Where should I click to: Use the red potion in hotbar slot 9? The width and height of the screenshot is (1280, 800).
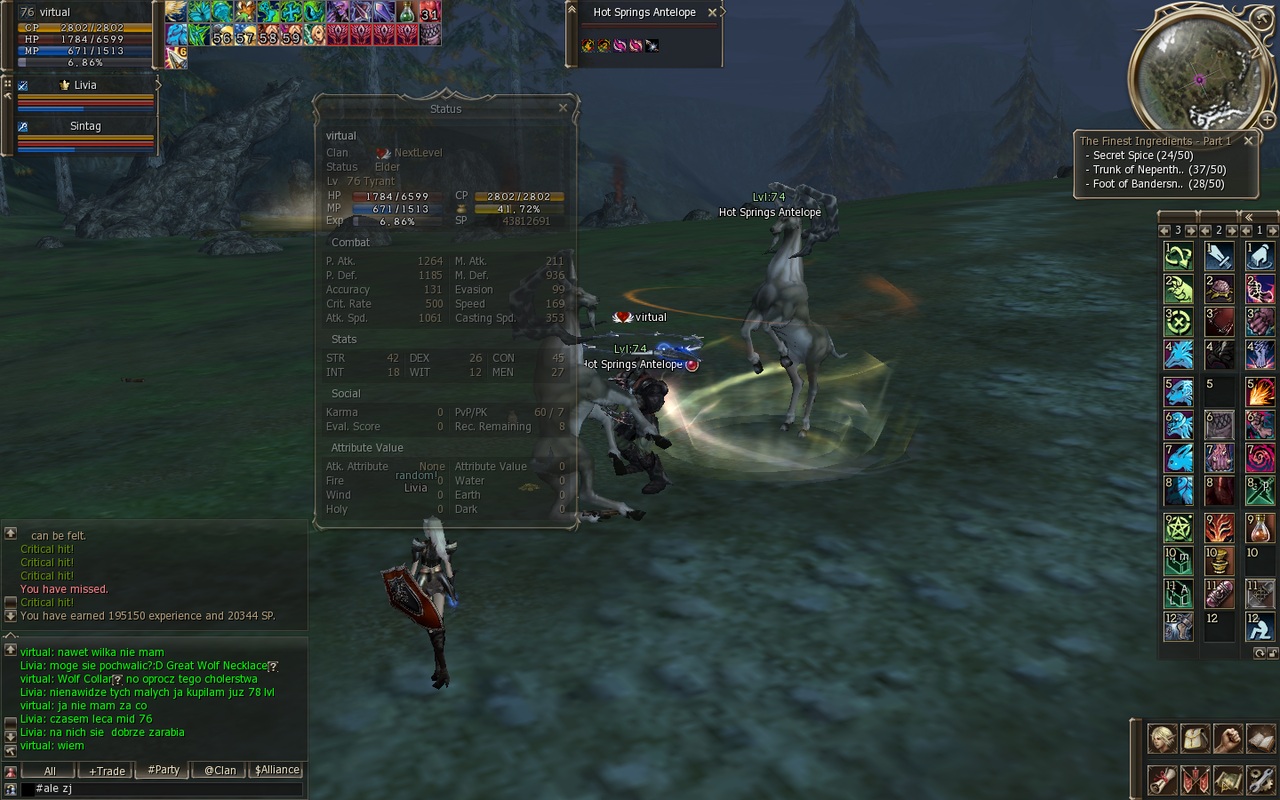pos(1259,526)
